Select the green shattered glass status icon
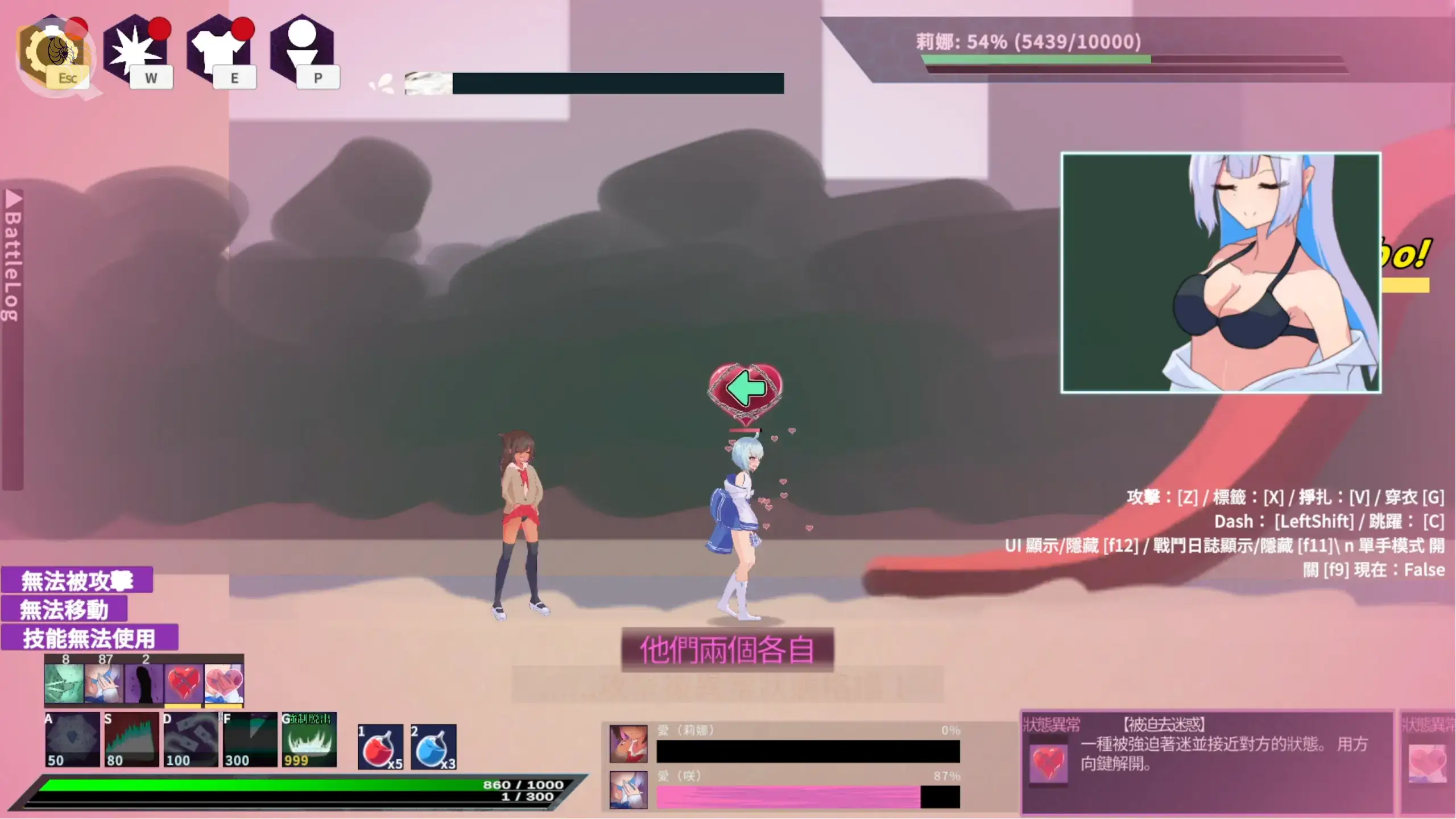The height and width of the screenshot is (819, 1456). 64,683
